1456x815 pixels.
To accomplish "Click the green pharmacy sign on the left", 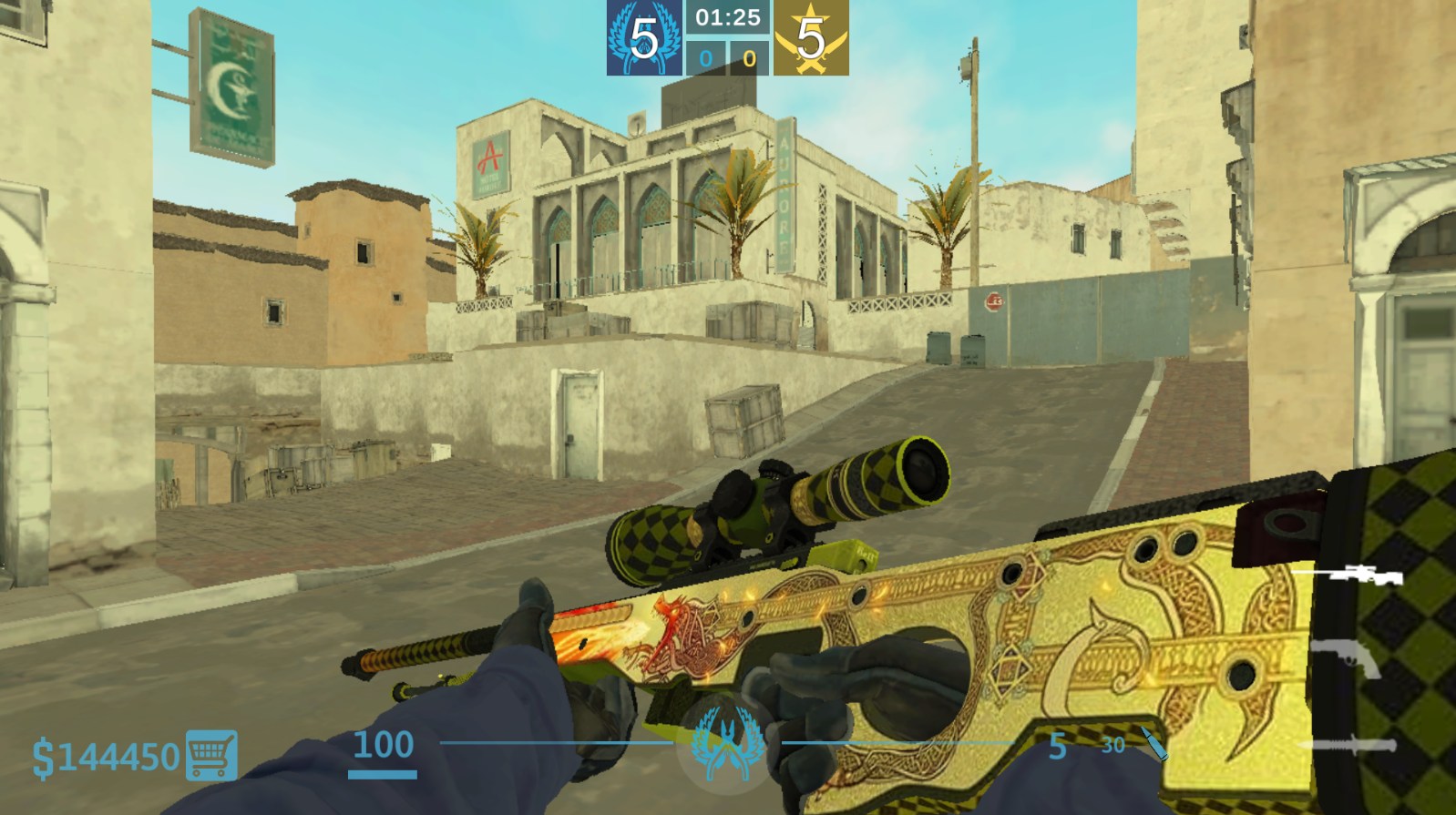I will pos(234,82).
